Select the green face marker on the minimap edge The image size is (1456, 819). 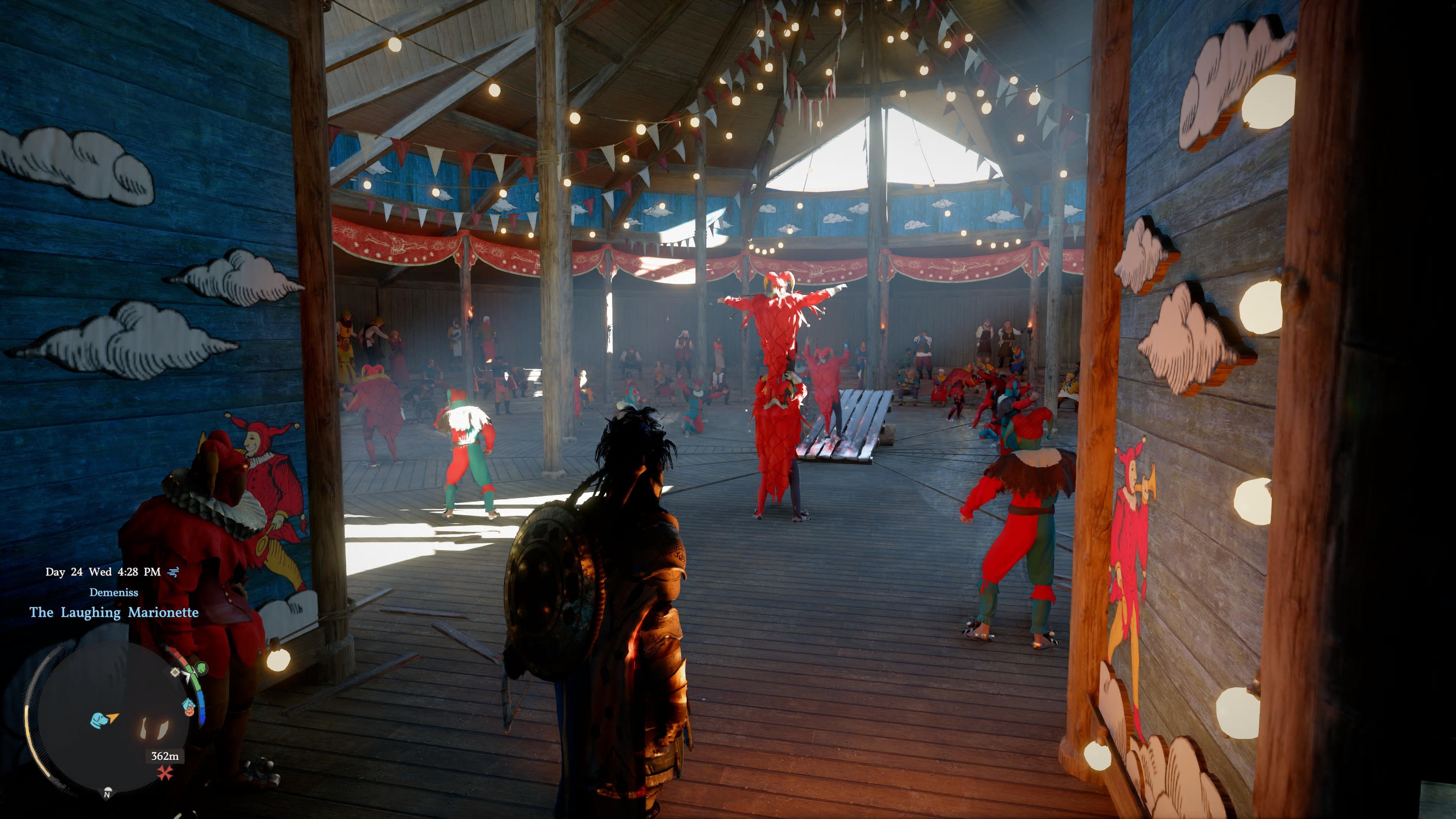pos(202,668)
